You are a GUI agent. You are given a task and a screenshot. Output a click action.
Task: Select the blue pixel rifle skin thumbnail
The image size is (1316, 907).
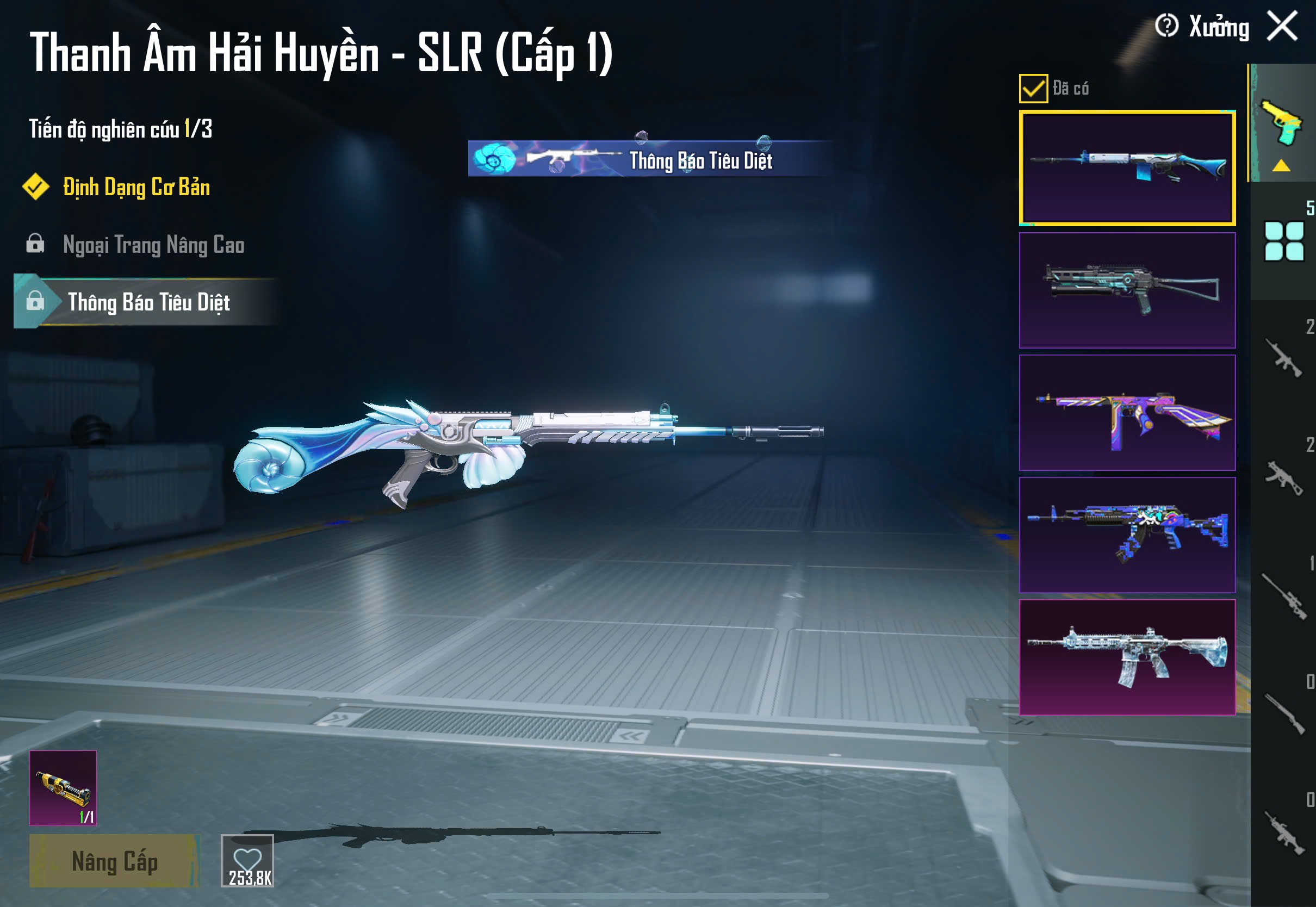coord(1127,535)
